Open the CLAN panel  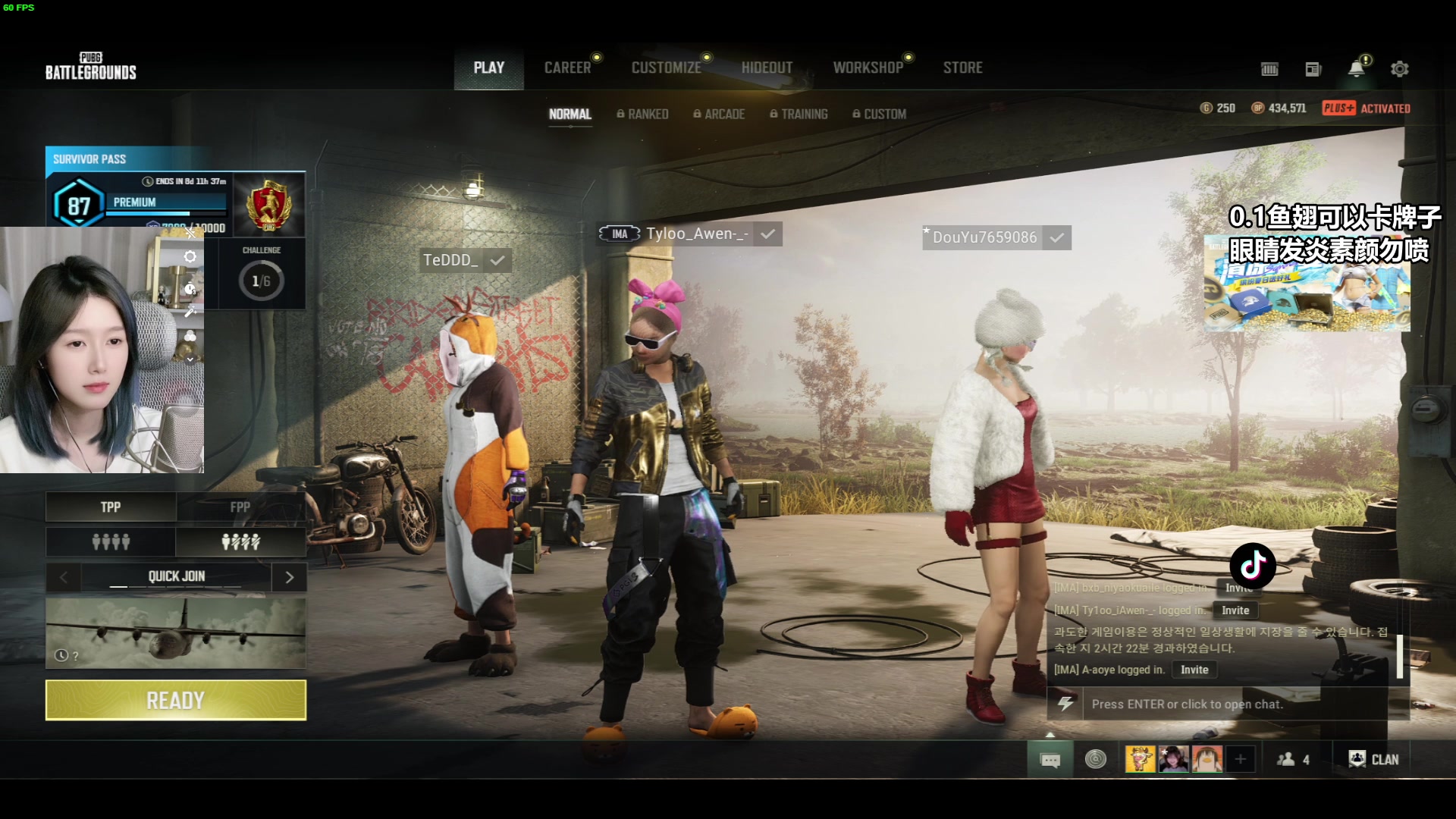[x=1373, y=759]
